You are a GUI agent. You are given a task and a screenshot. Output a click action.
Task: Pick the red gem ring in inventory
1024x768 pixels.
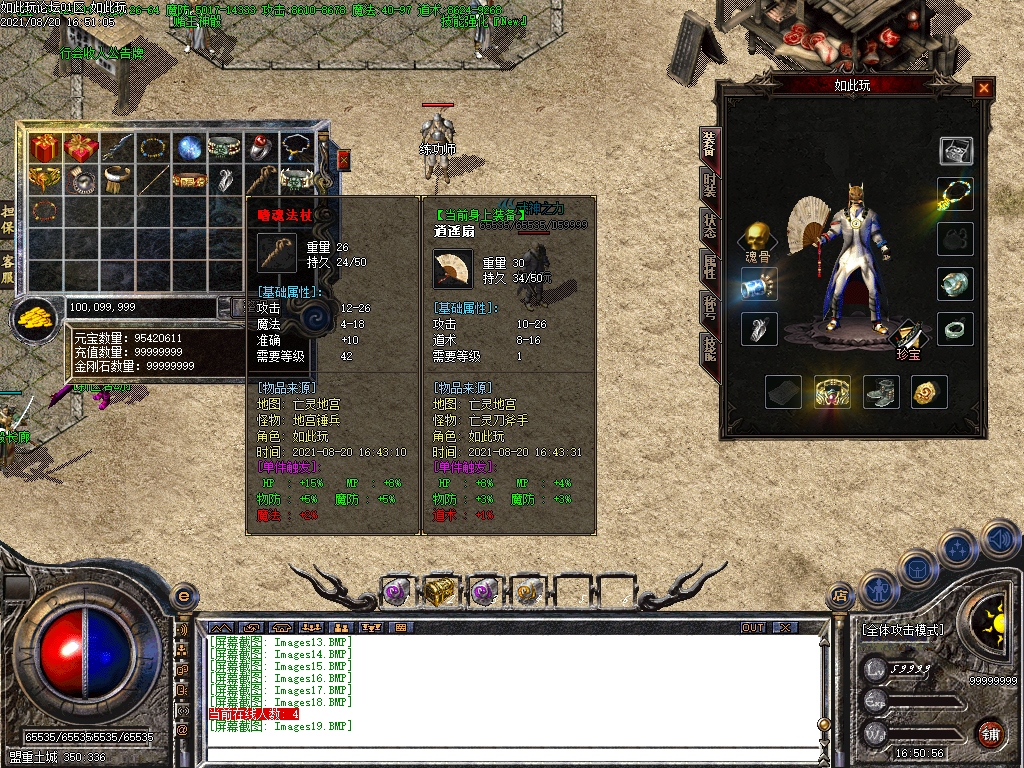tap(262, 148)
